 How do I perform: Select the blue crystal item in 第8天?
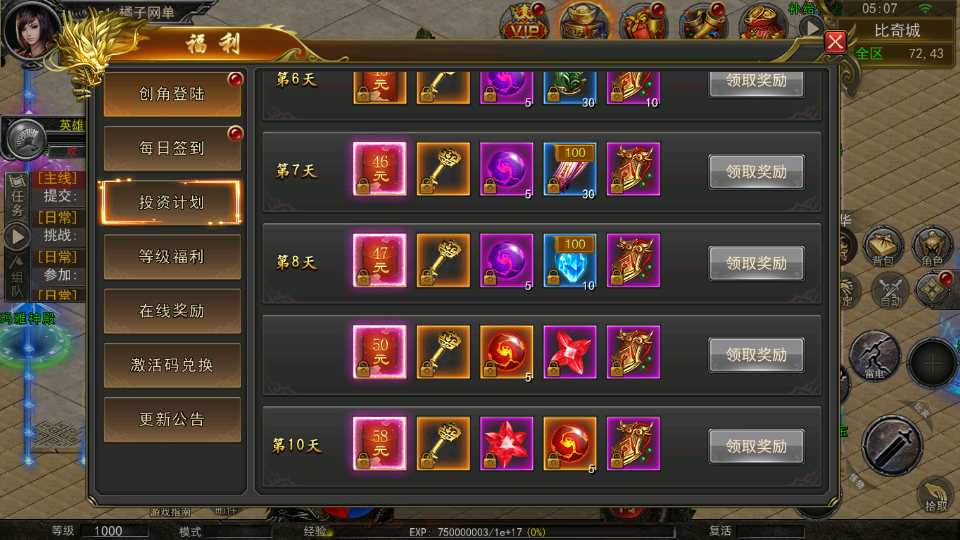pos(570,259)
